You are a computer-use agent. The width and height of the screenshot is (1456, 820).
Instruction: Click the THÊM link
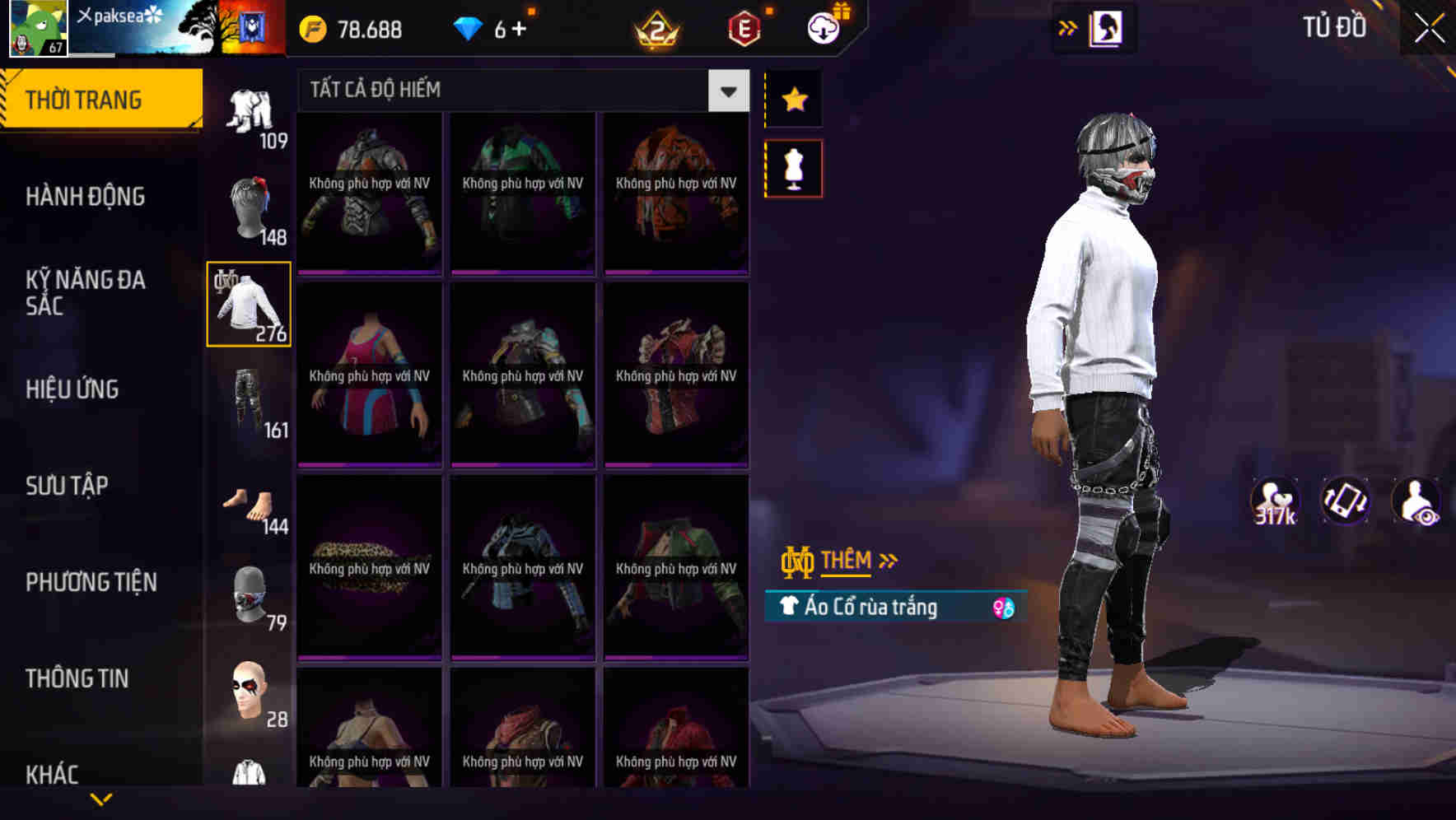tap(847, 561)
